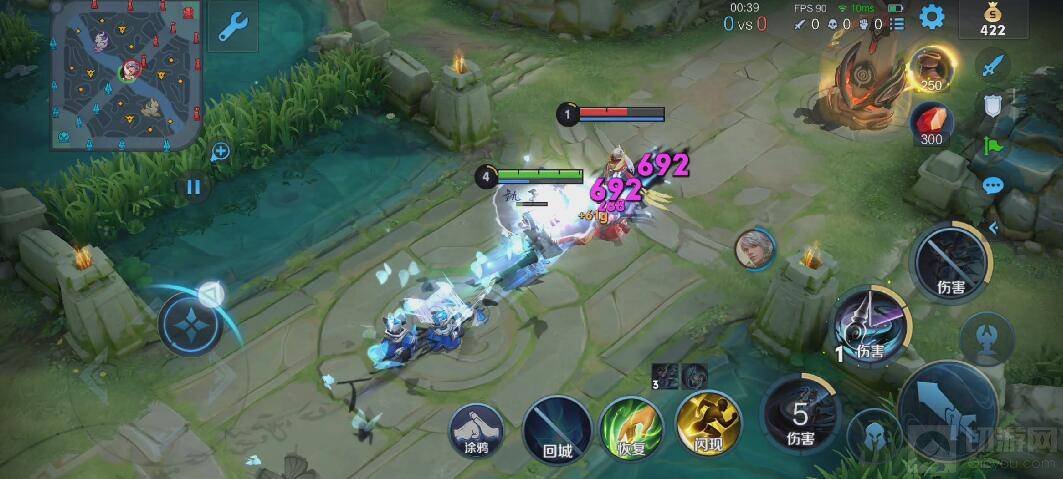
Task: Buy the red crystal item costing 300
Action: (930, 124)
